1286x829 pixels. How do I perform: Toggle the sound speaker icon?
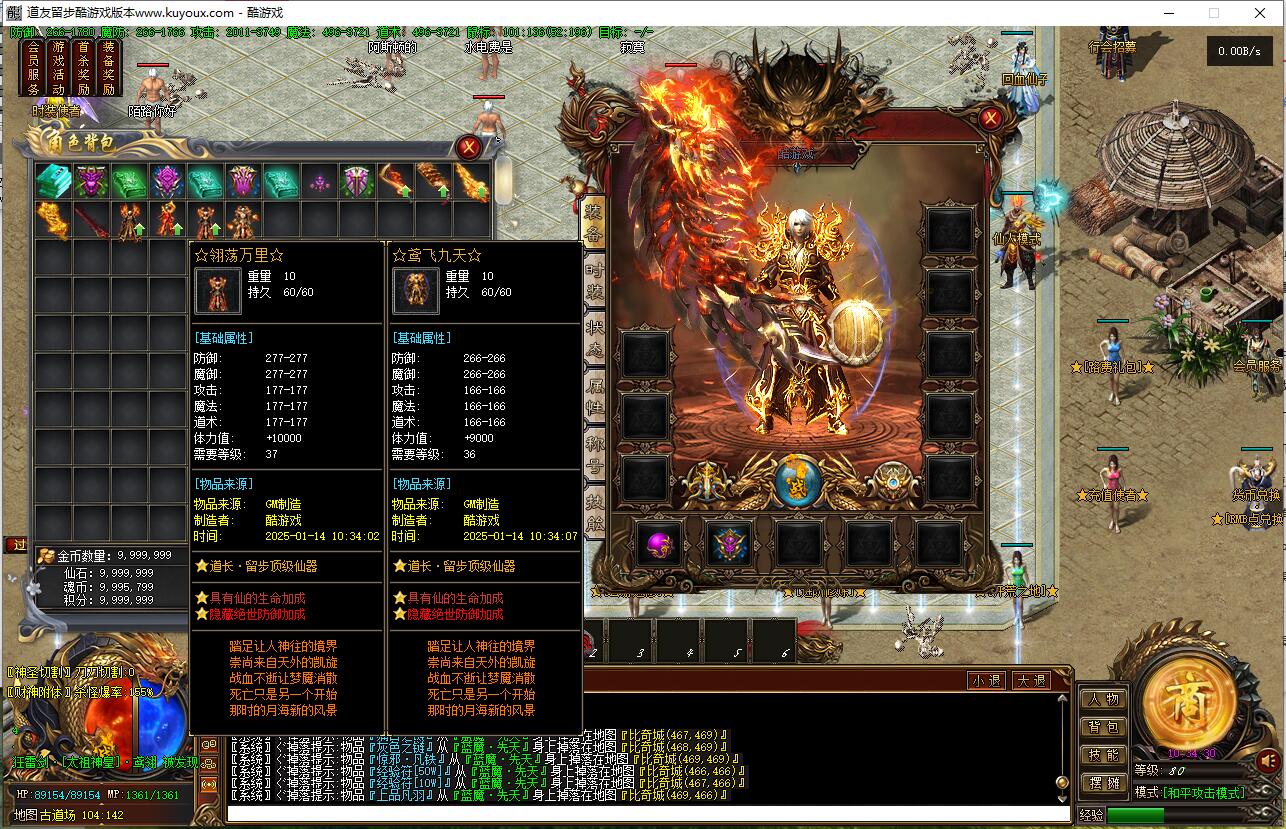1268,762
